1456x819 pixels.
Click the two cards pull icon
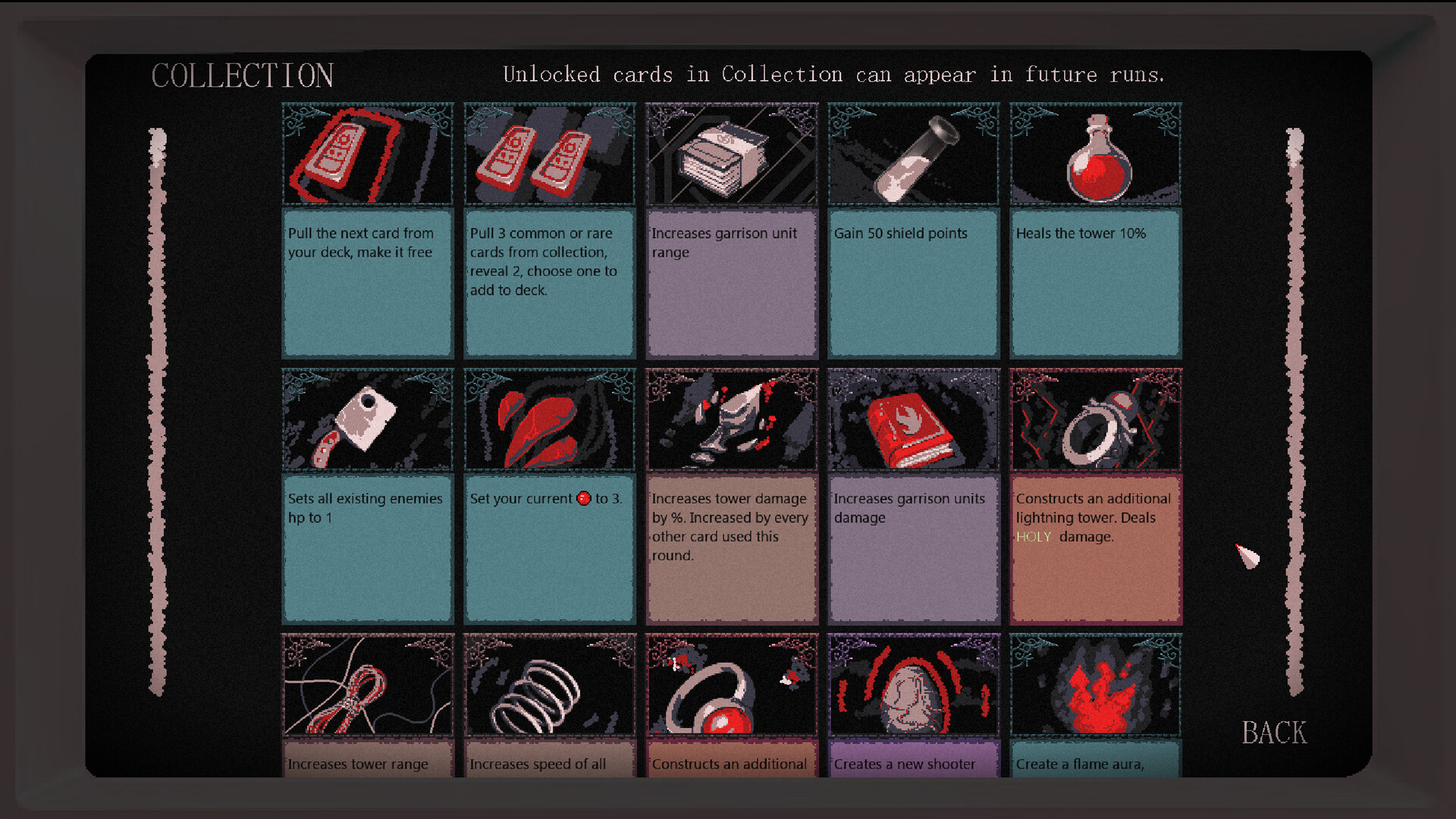(549, 154)
